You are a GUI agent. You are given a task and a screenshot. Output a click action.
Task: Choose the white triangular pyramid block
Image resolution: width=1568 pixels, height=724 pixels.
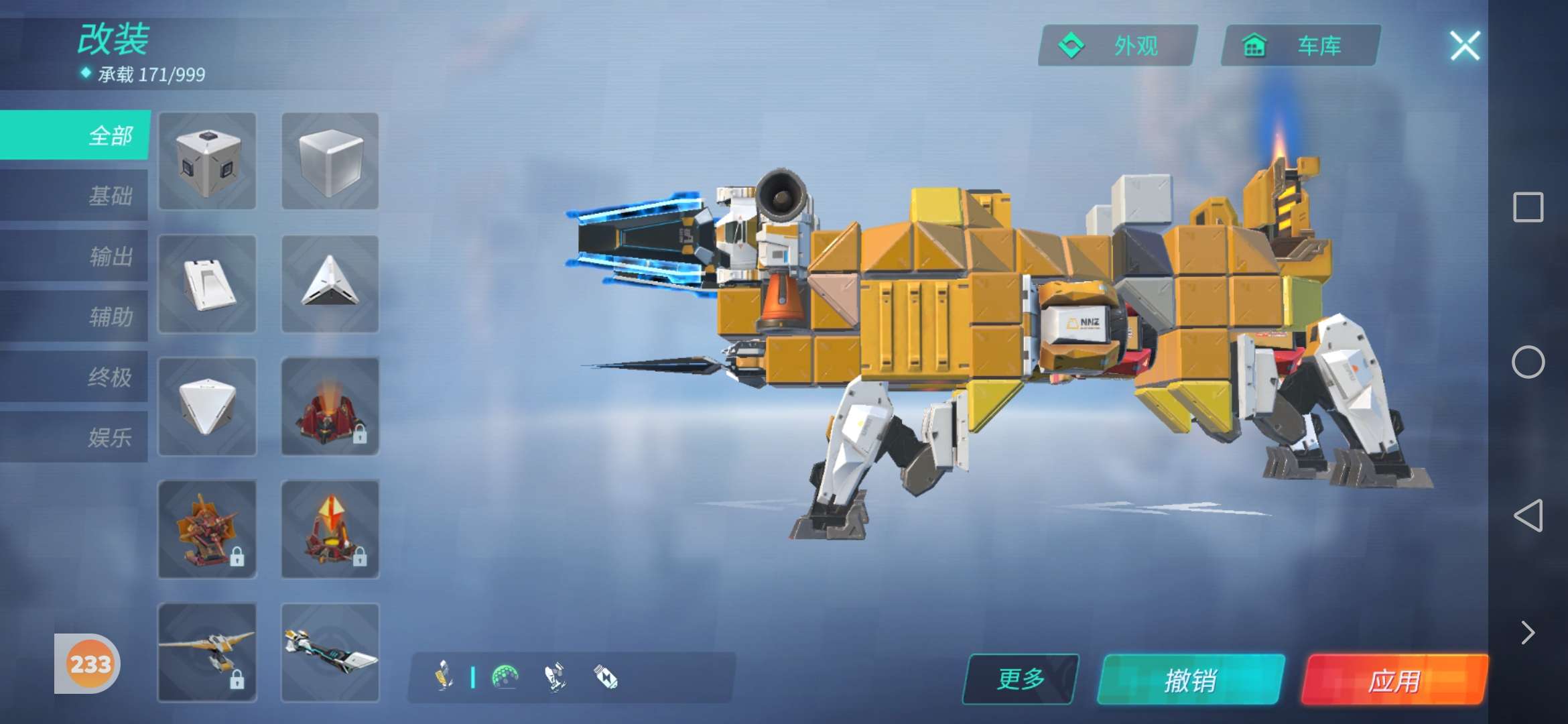click(330, 284)
